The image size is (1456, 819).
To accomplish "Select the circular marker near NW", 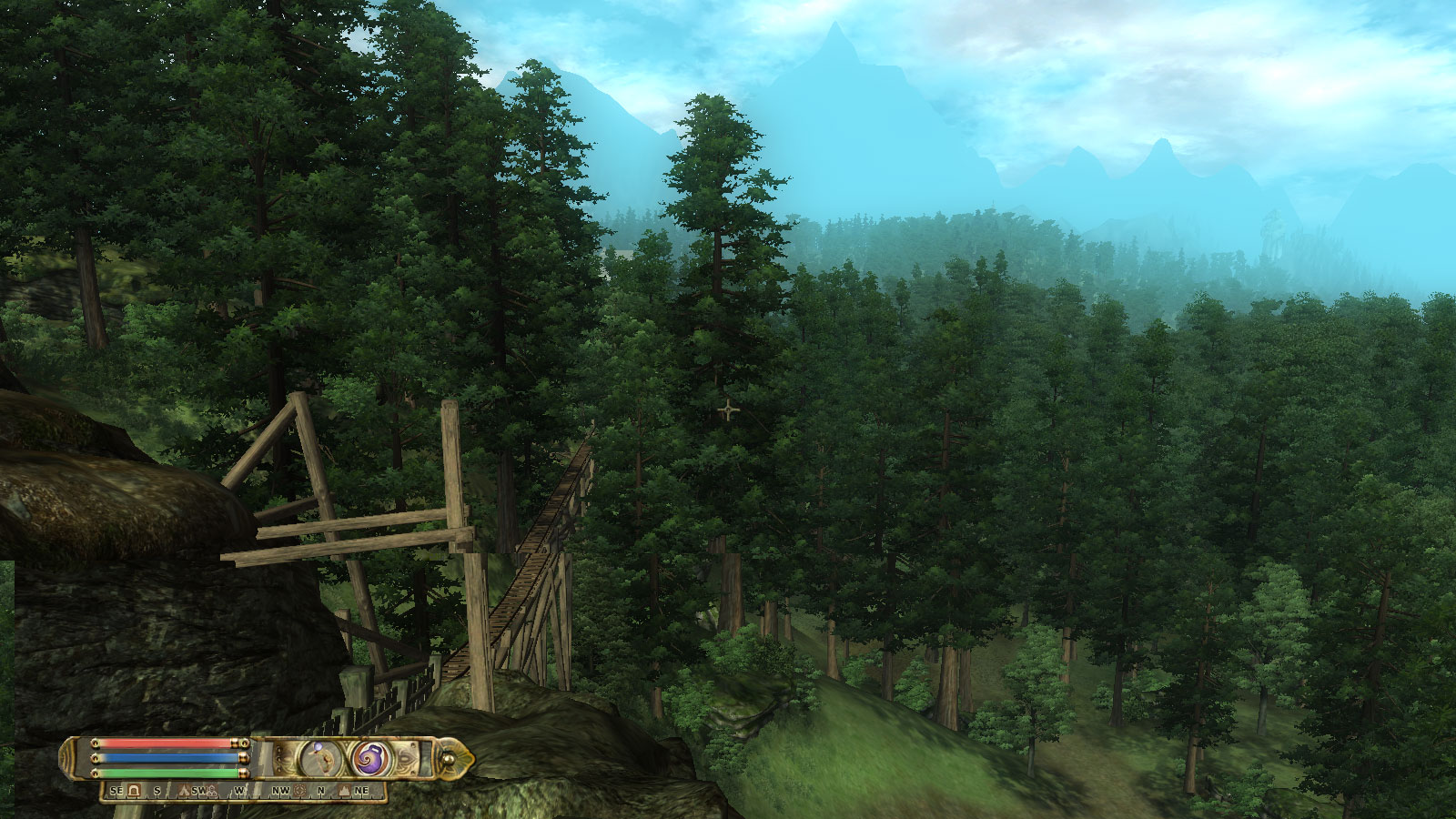I will point(300,791).
